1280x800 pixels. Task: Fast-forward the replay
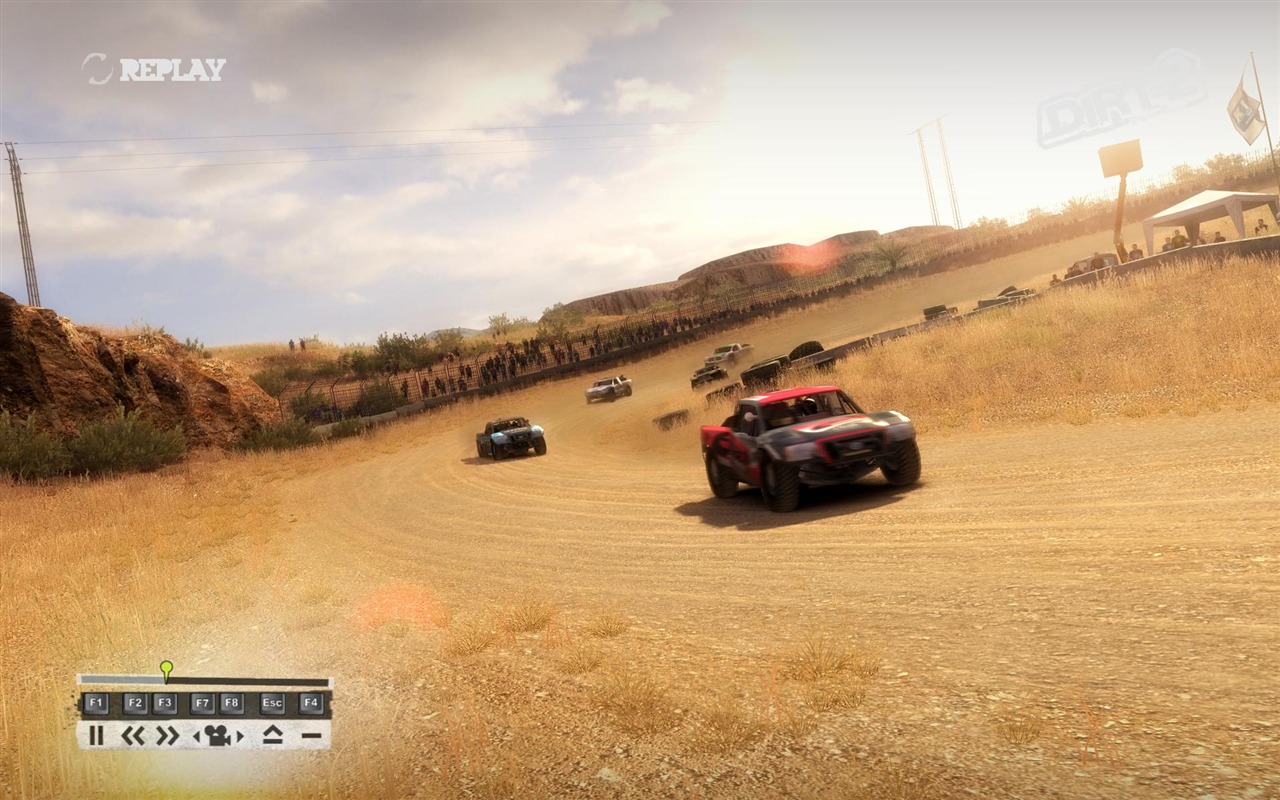[x=167, y=736]
